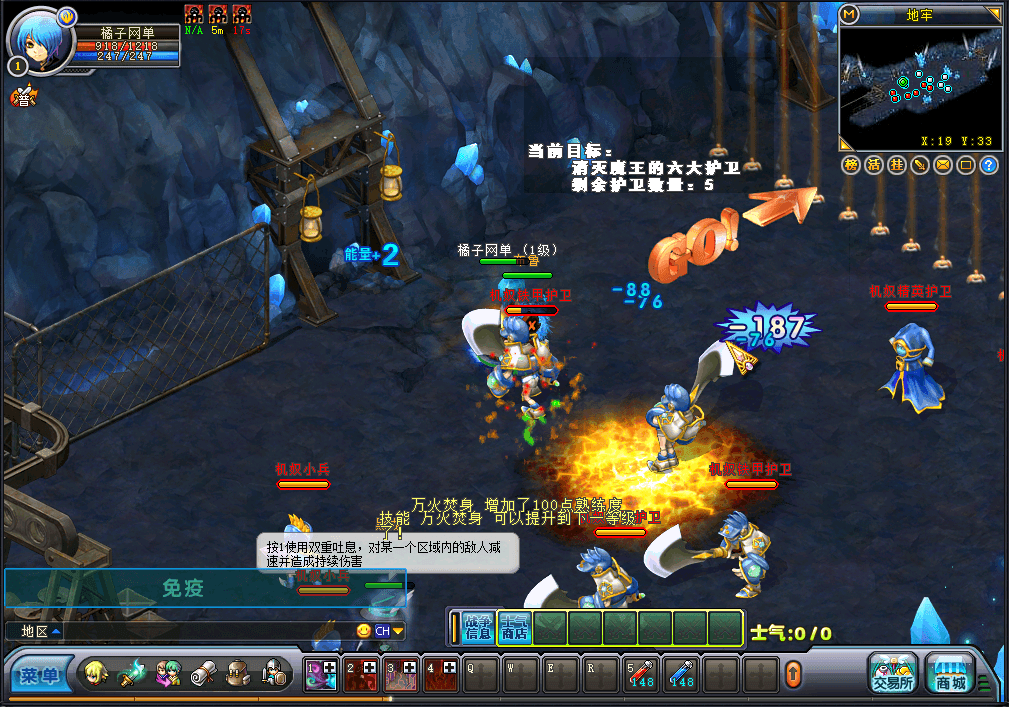Image resolution: width=1009 pixels, height=707 pixels.
Task: Activate the skill in hotbar slot 1
Action: coord(321,674)
